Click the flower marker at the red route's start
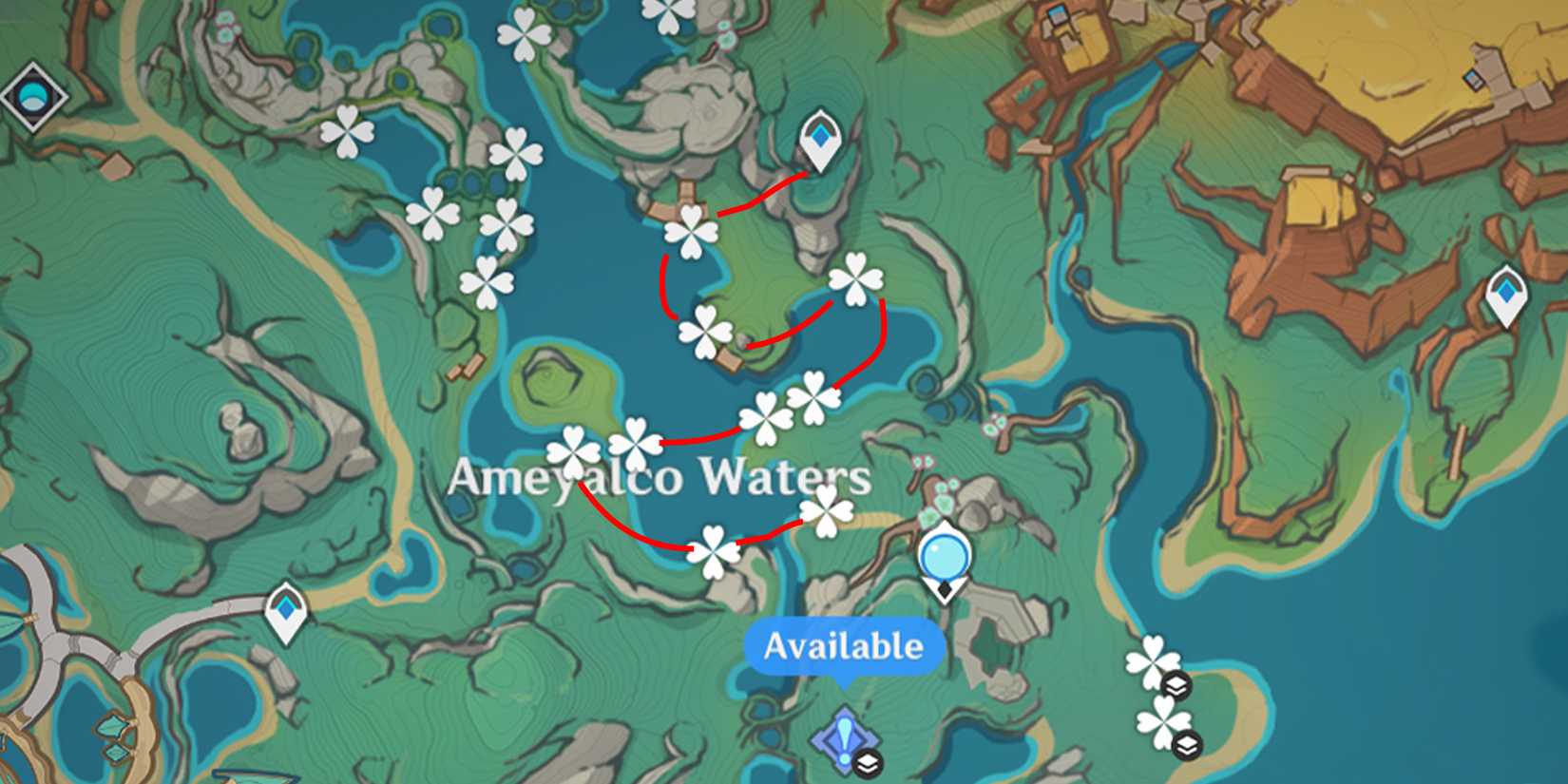The width and height of the screenshot is (1568, 784). click(692, 231)
